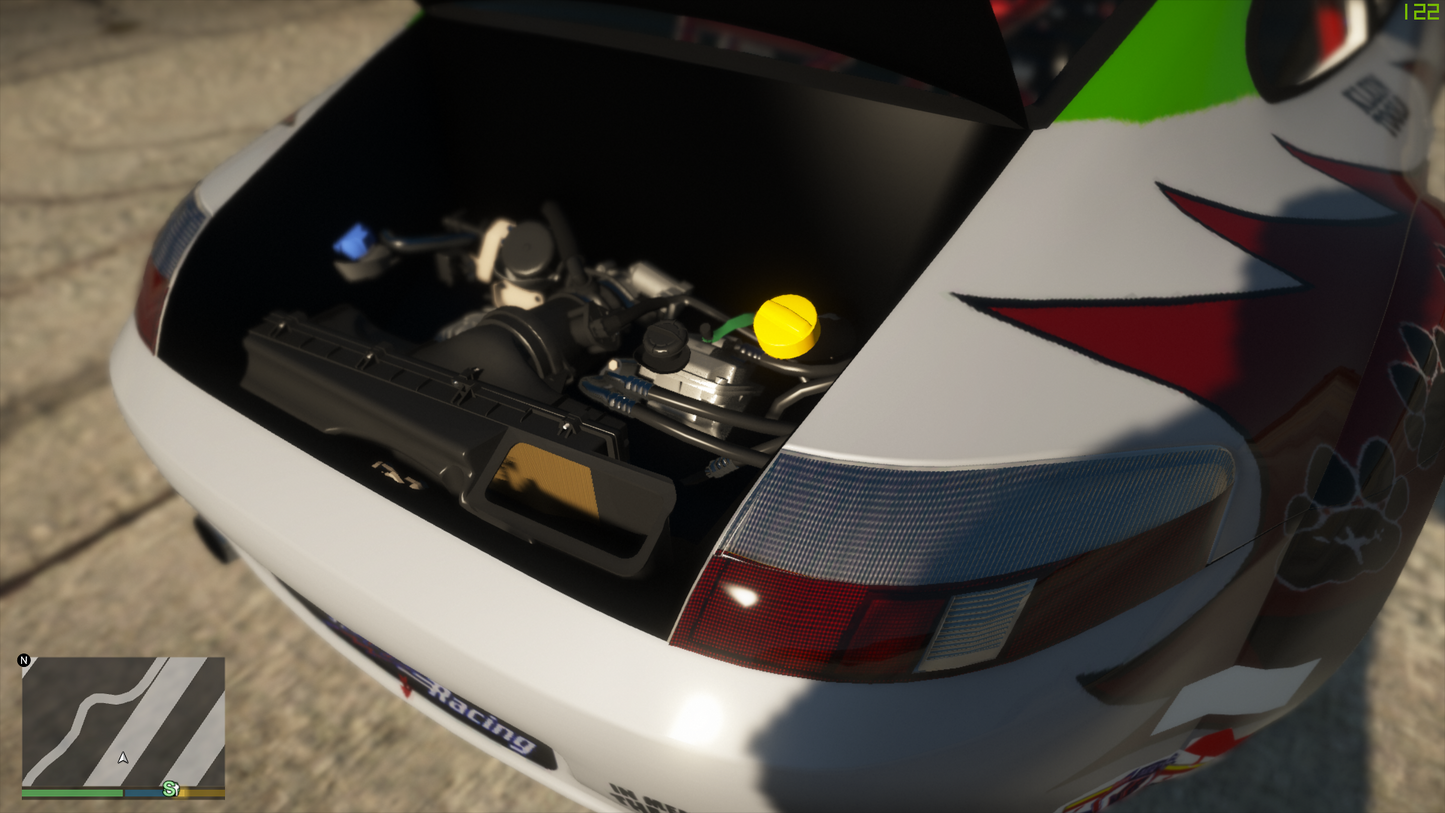Click the blue connector in the engine bay
This screenshot has width=1445, height=813.
(352, 240)
